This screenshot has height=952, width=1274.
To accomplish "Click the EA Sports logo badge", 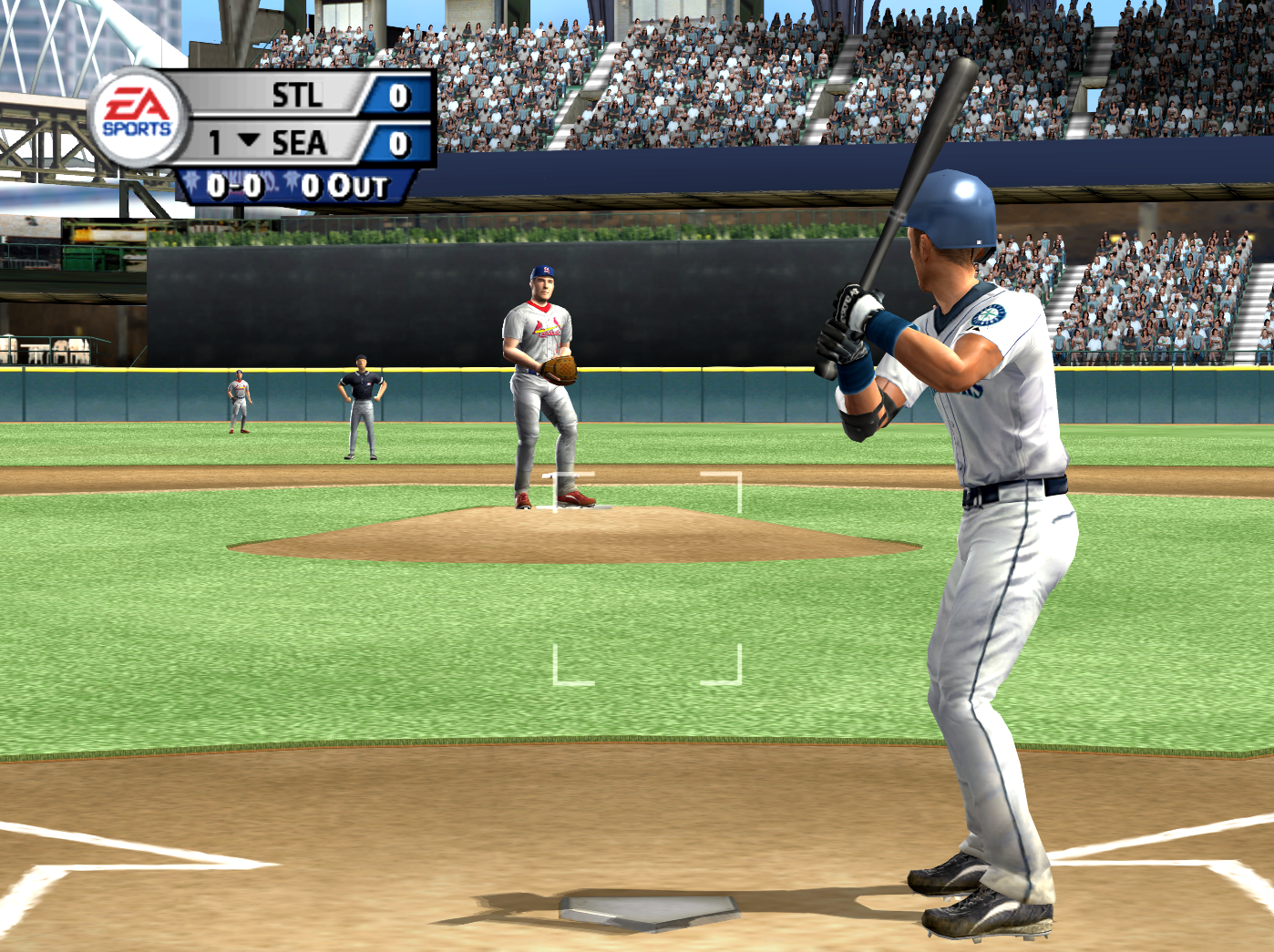I will tap(138, 118).
